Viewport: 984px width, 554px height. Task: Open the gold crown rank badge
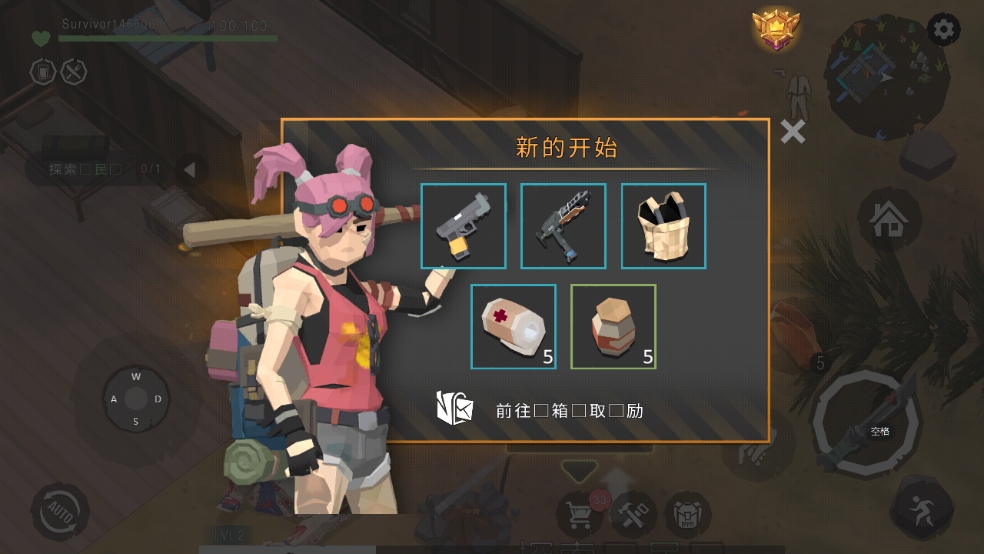point(772,30)
